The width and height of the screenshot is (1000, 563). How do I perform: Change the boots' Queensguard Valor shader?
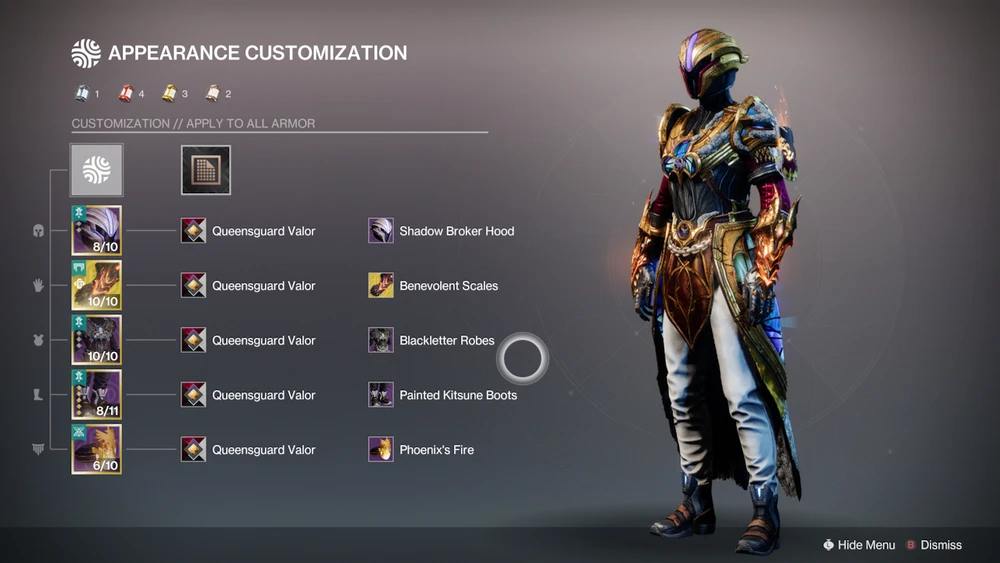pyautogui.click(x=194, y=395)
